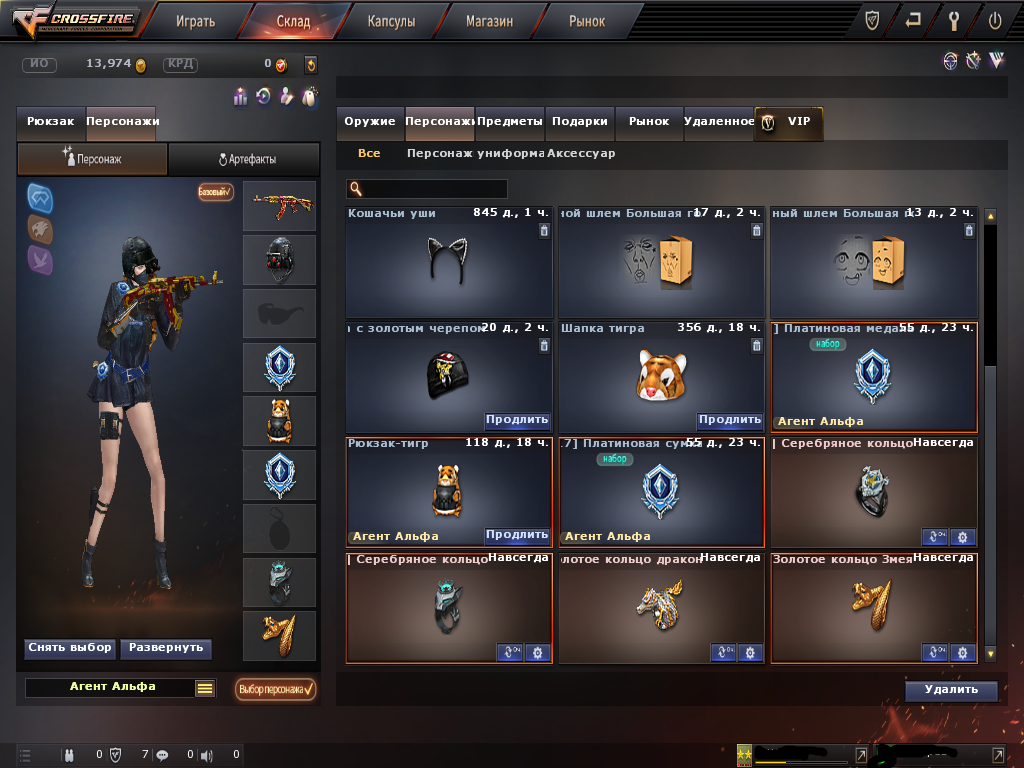This screenshot has width=1024, height=768.
Task: Filter by Аксессуар category
Action: [x=581, y=154]
